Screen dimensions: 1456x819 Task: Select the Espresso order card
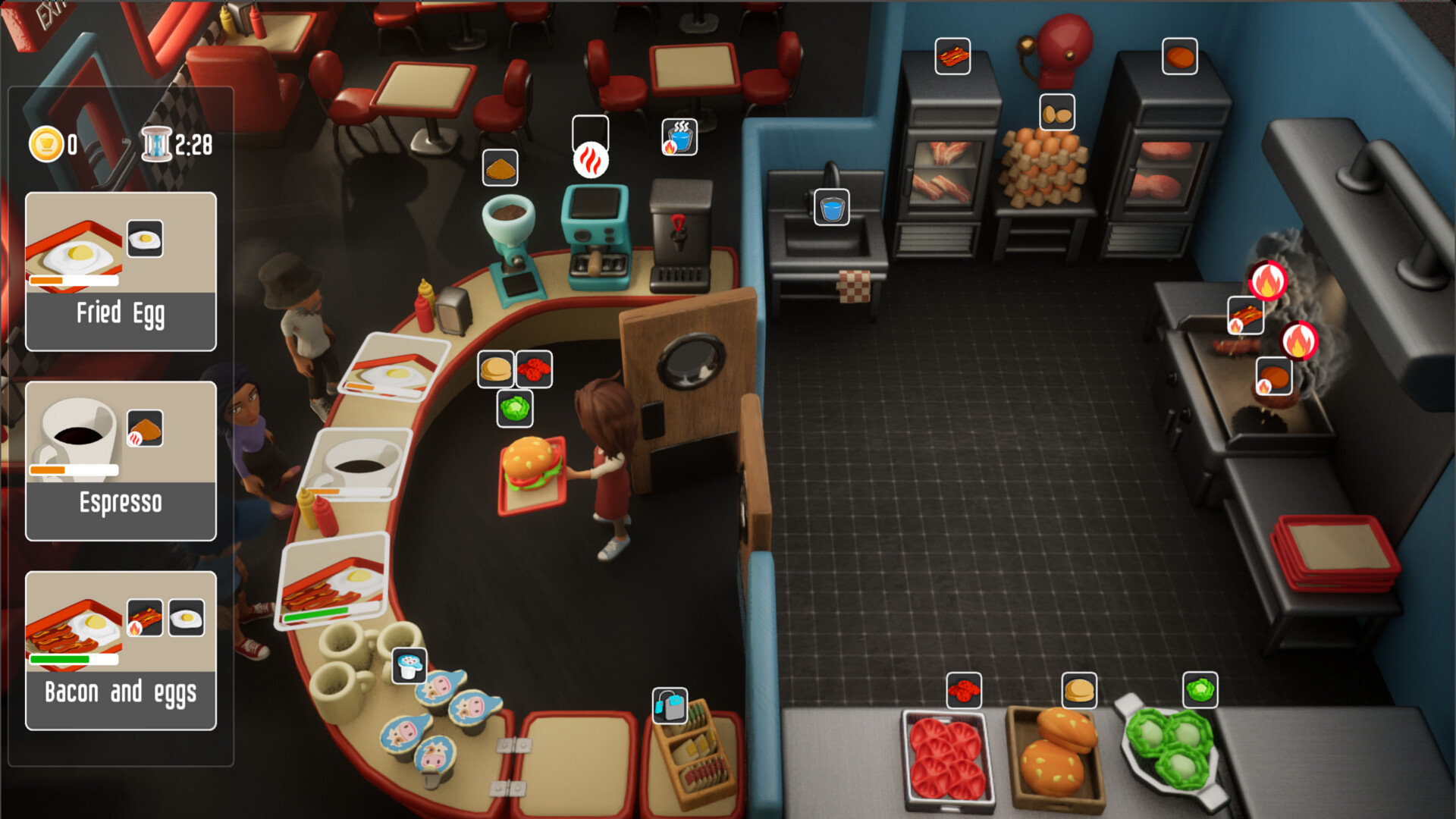(x=121, y=461)
